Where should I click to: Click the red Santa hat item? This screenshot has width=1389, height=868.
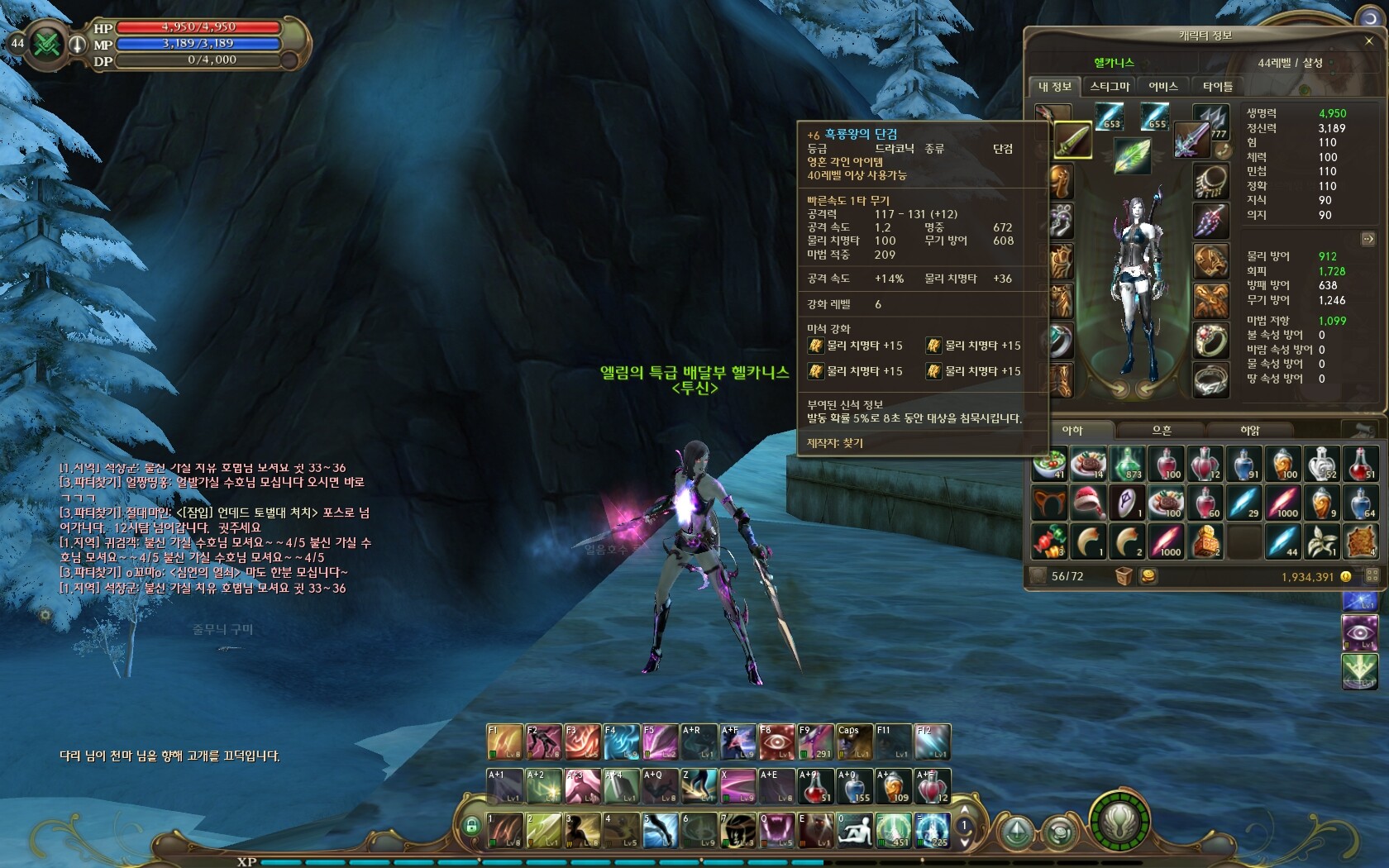click(1089, 503)
